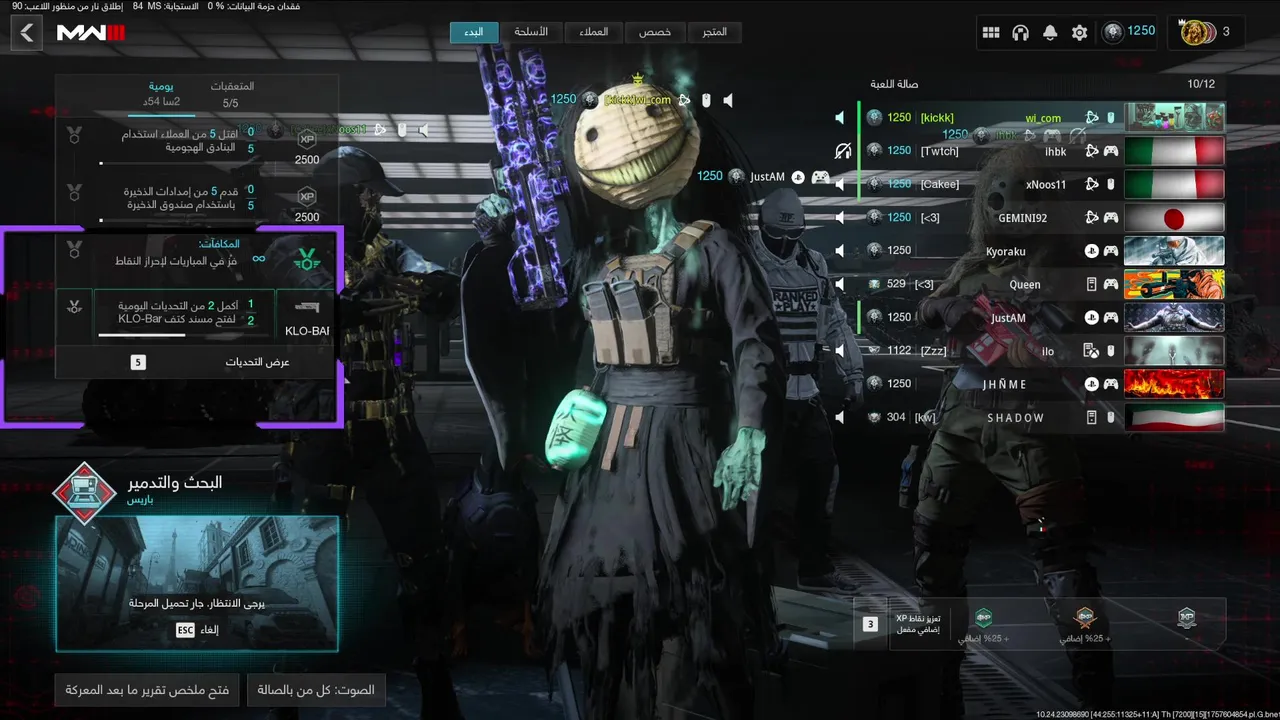
Task: Toggle mute for player GEMINI92
Action: click(840, 218)
